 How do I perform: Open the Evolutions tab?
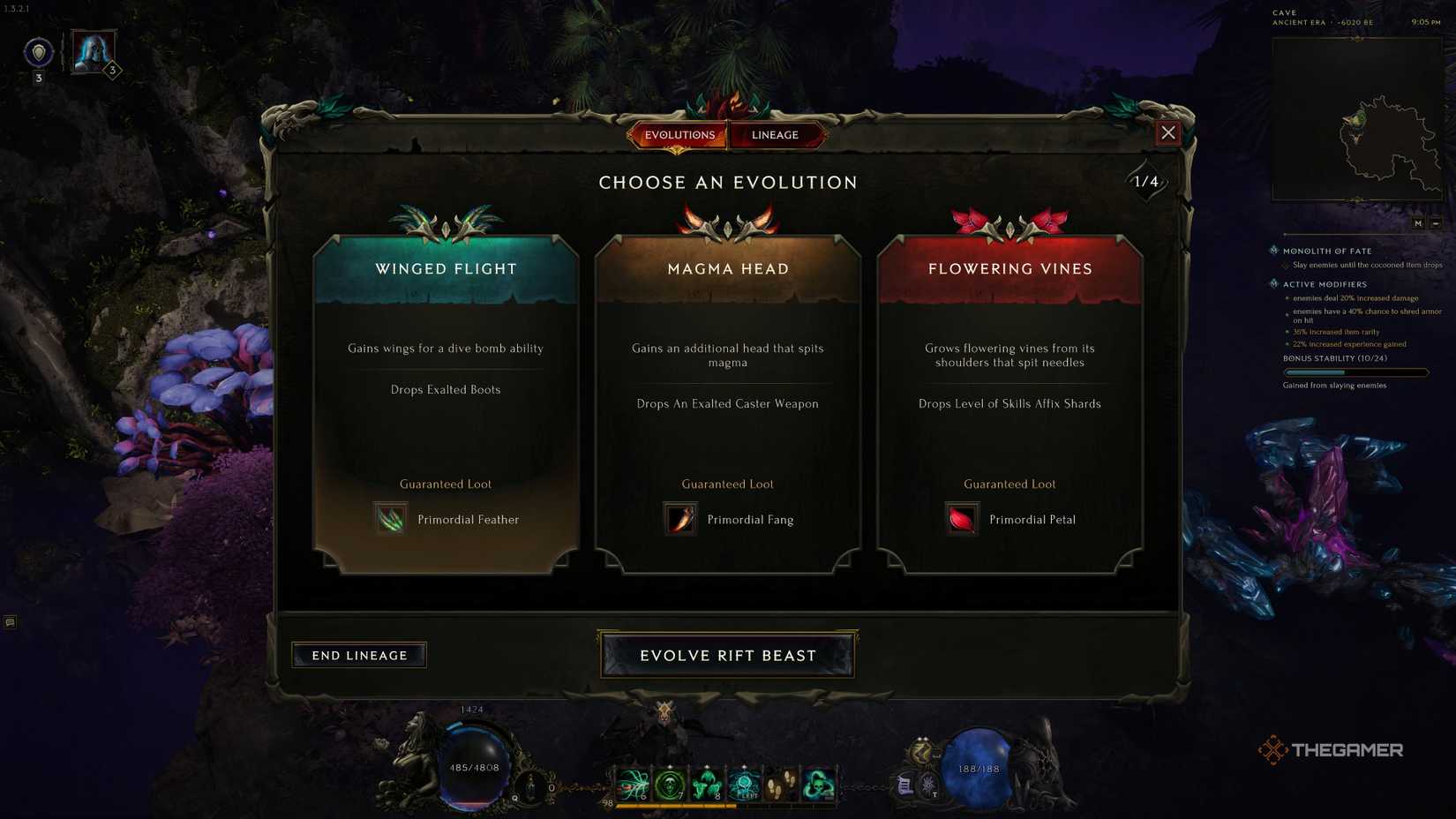tap(679, 134)
